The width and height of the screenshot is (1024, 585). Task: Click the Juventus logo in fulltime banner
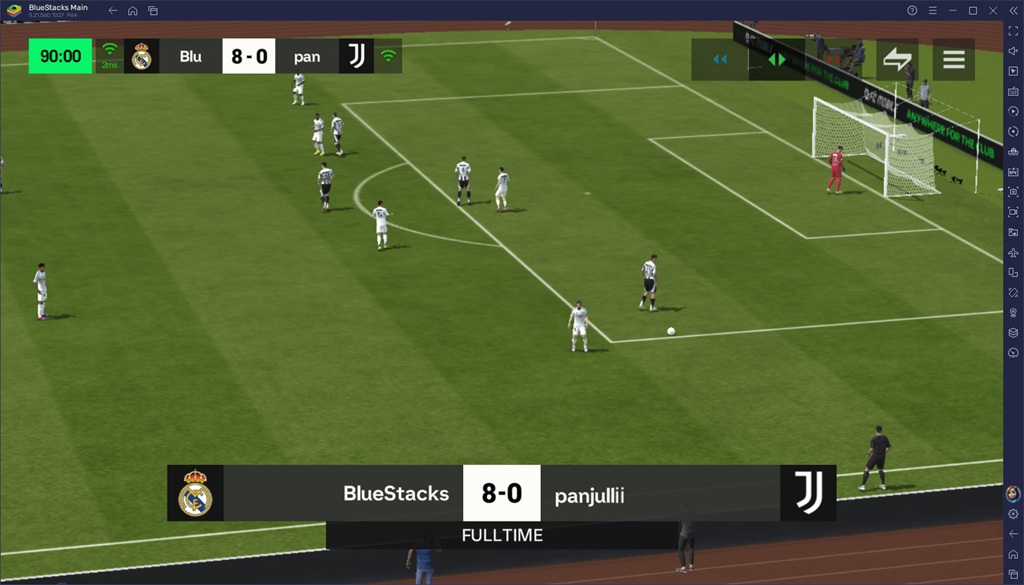(x=808, y=493)
